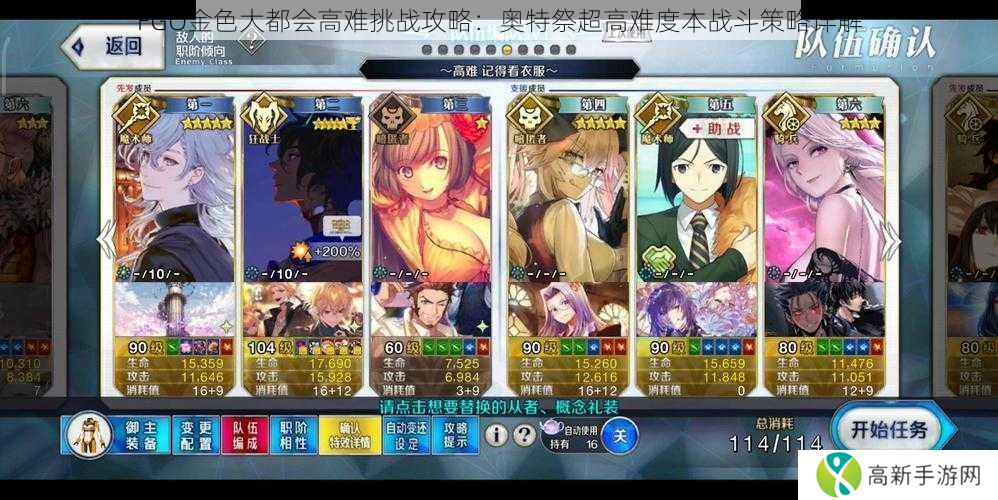The height and width of the screenshot is (500, 998).
Task: Switch to the next party with right arrow
Action: click(x=890, y=240)
